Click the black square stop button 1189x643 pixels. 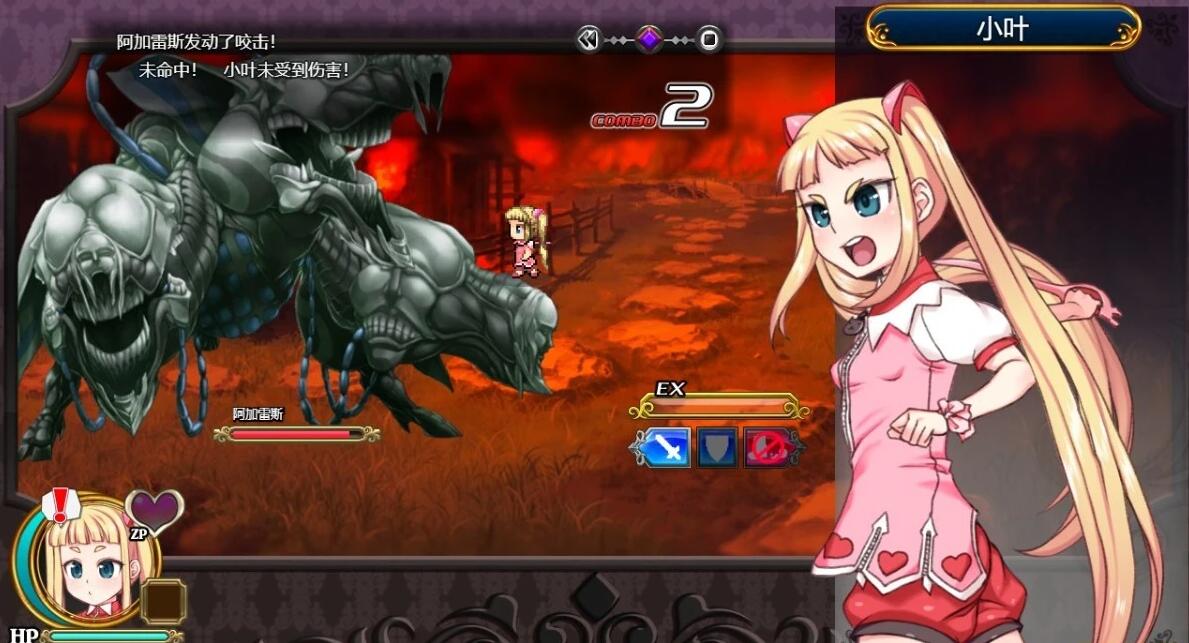(x=708, y=39)
